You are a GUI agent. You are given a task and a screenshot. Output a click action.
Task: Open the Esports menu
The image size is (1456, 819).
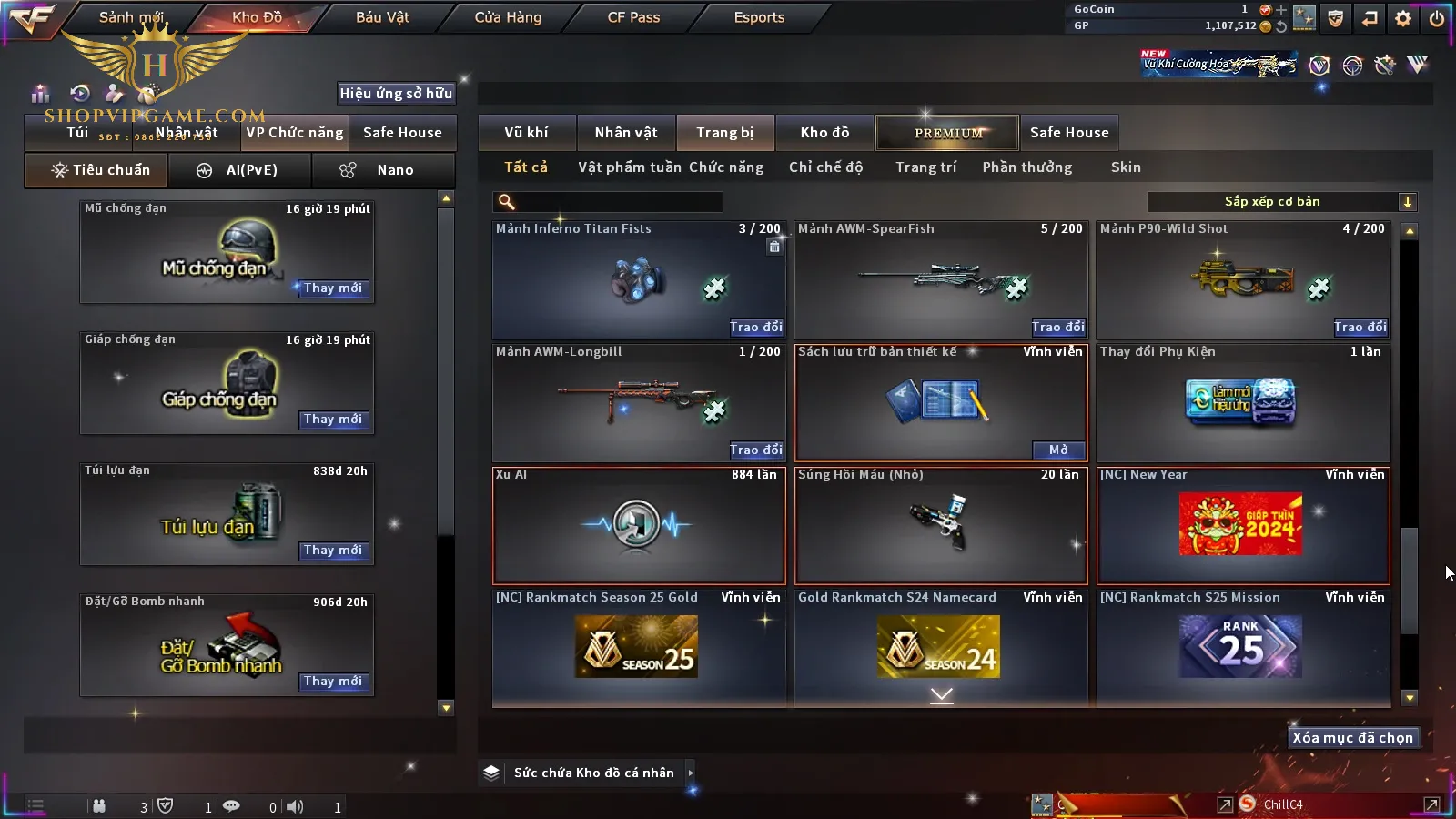[759, 17]
